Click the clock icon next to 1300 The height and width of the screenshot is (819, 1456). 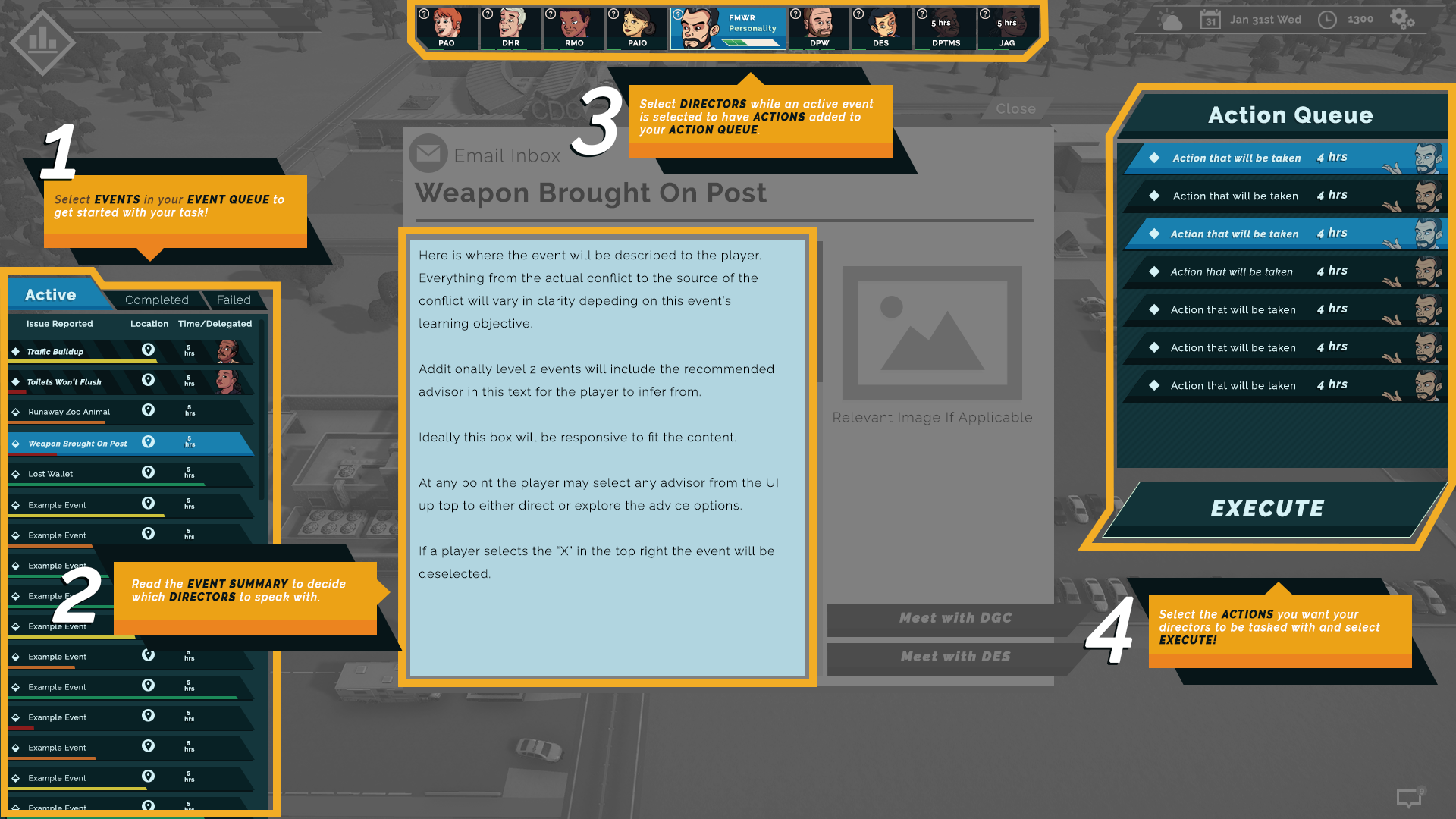[1329, 20]
